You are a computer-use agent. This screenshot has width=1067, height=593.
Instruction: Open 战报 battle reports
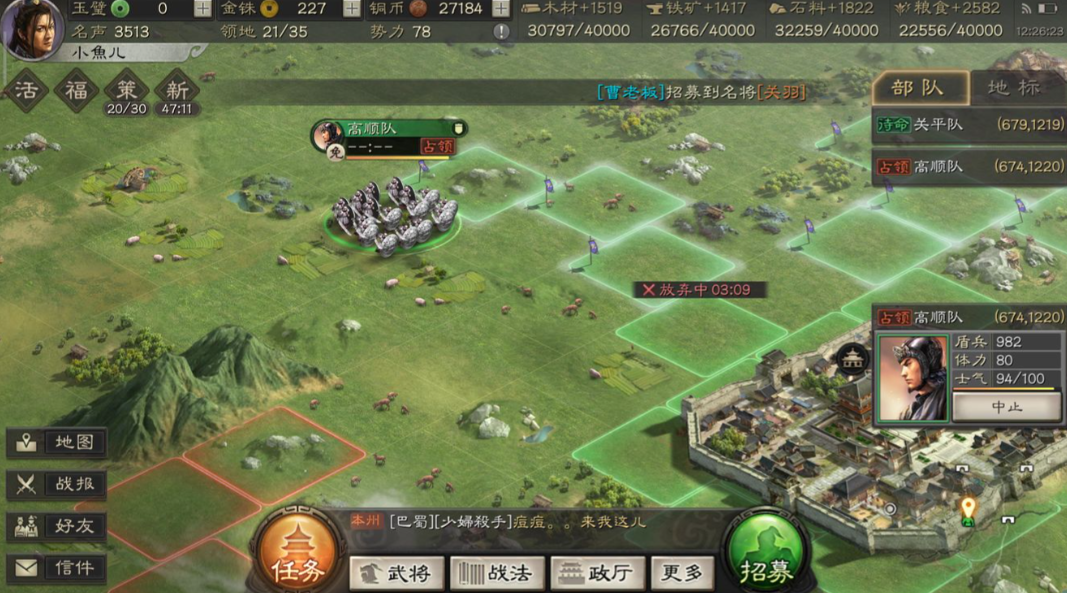pos(57,484)
